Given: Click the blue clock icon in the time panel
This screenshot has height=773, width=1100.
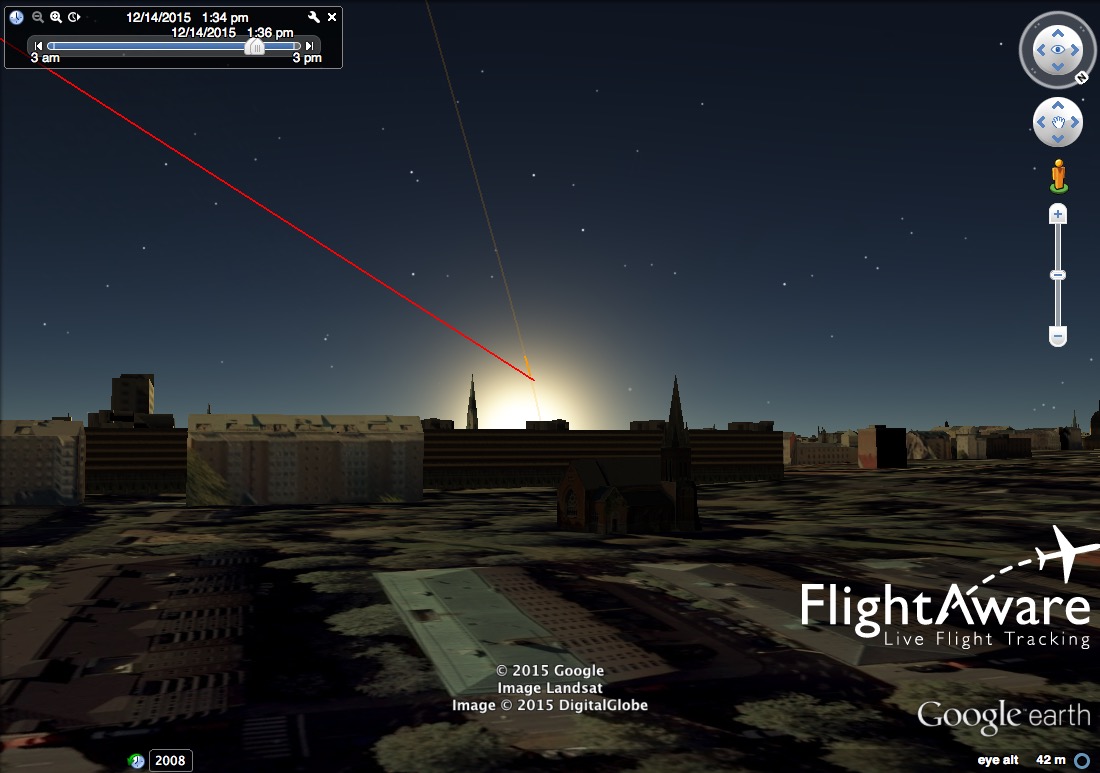Looking at the screenshot, I should (x=16, y=17).
